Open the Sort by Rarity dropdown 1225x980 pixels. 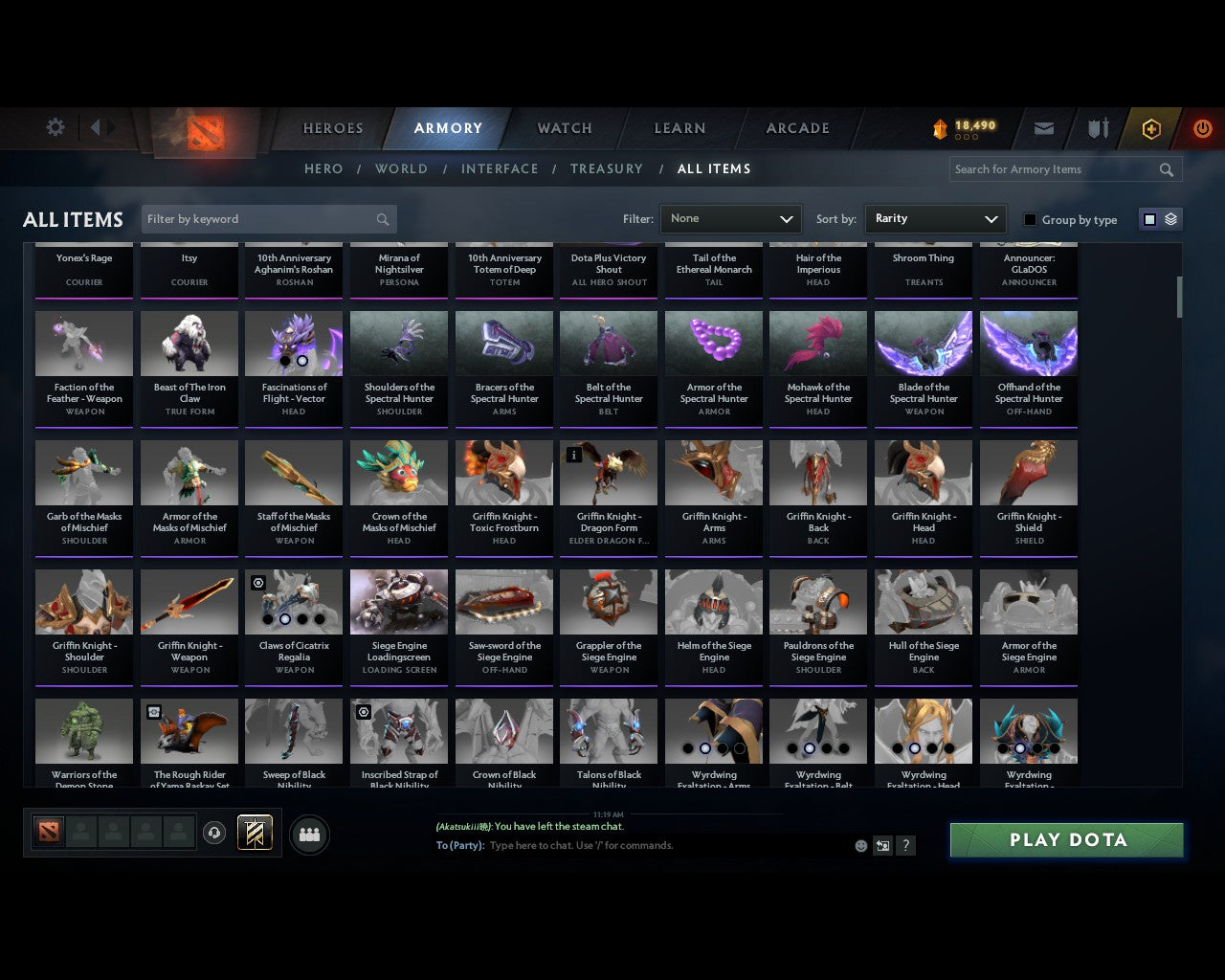(x=935, y=219)
